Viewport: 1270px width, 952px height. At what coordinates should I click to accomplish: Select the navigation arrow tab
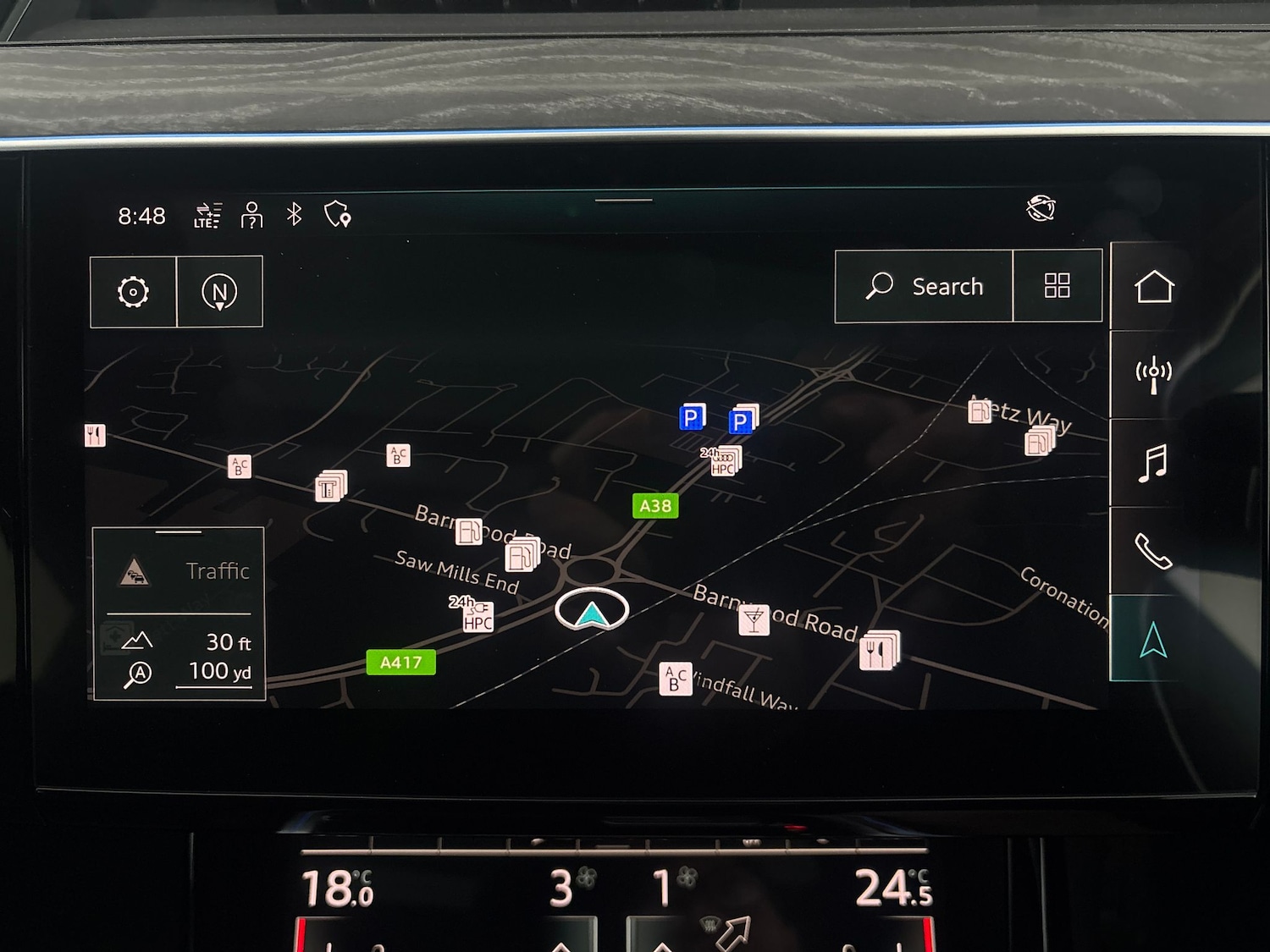point(1153,640)
